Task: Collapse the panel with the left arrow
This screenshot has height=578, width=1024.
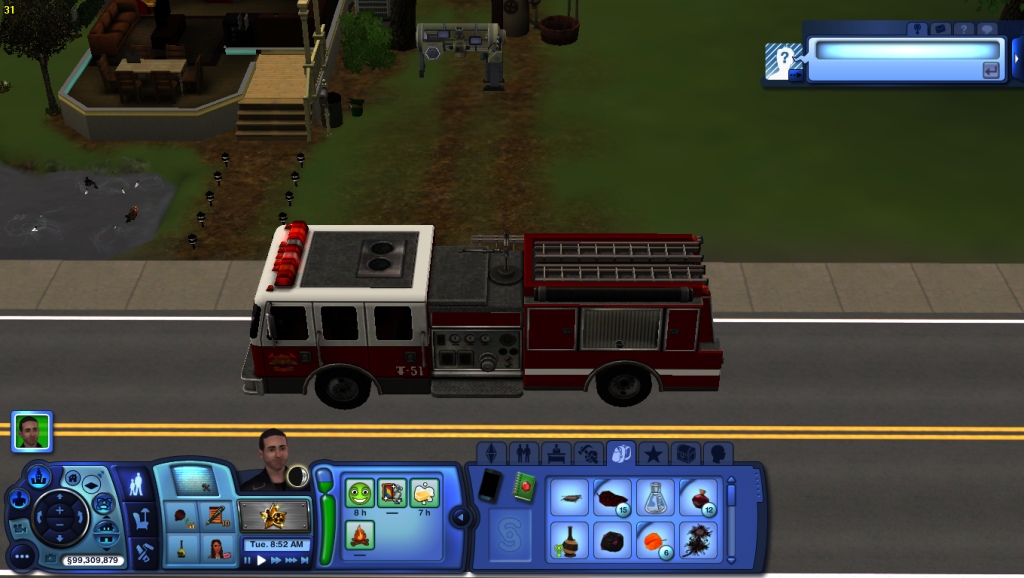Action: click(x=460, y=517)
